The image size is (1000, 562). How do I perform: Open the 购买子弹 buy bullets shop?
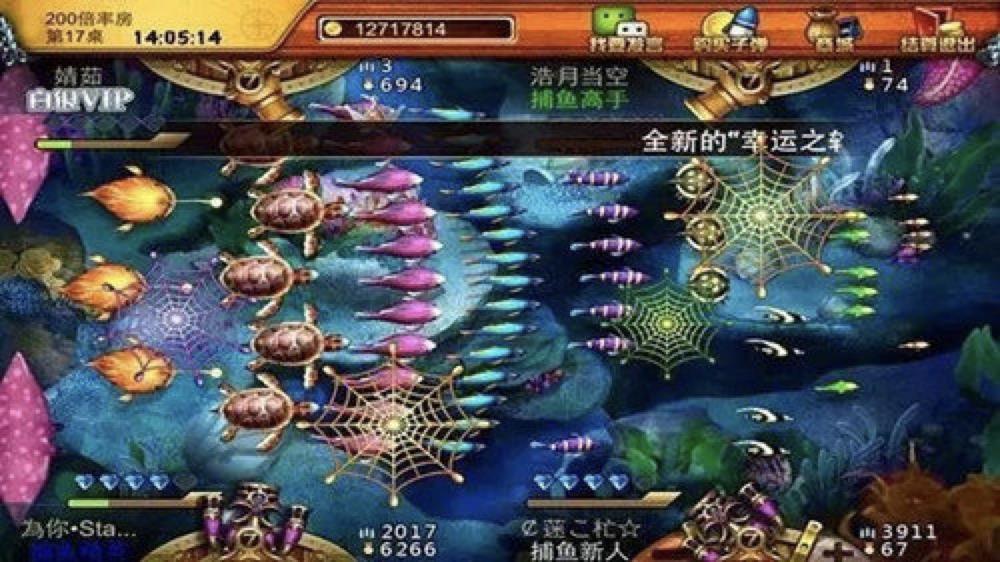[728, 29]
